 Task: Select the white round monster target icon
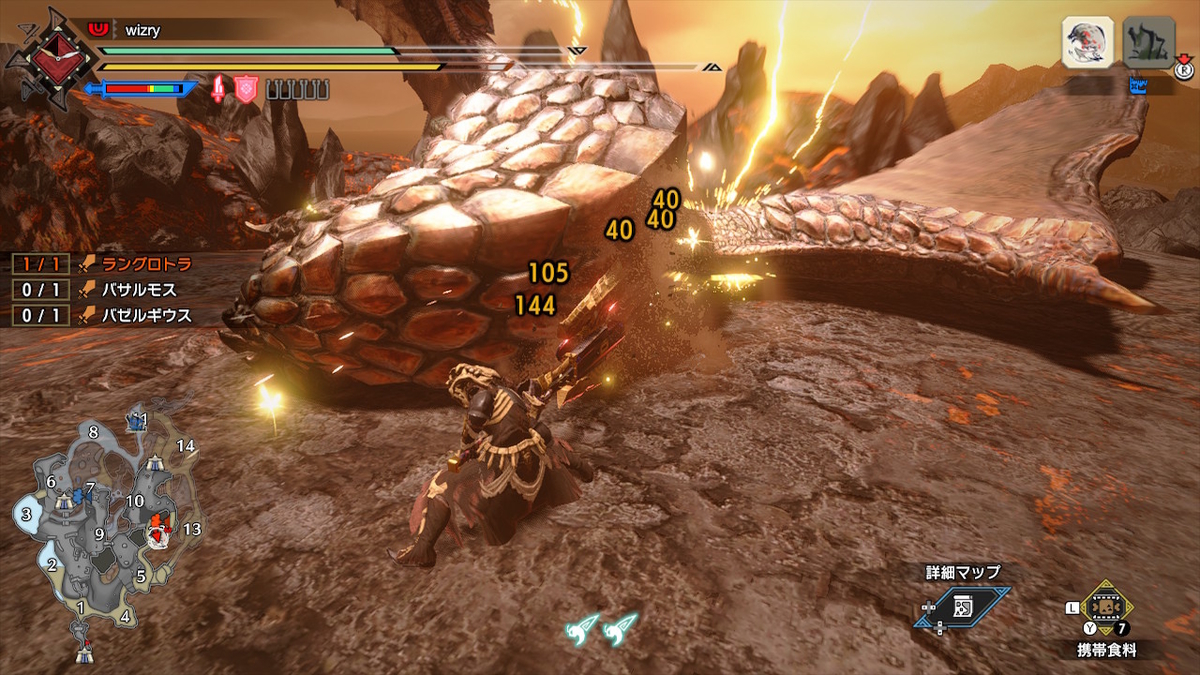click(x=1088, y=43)
